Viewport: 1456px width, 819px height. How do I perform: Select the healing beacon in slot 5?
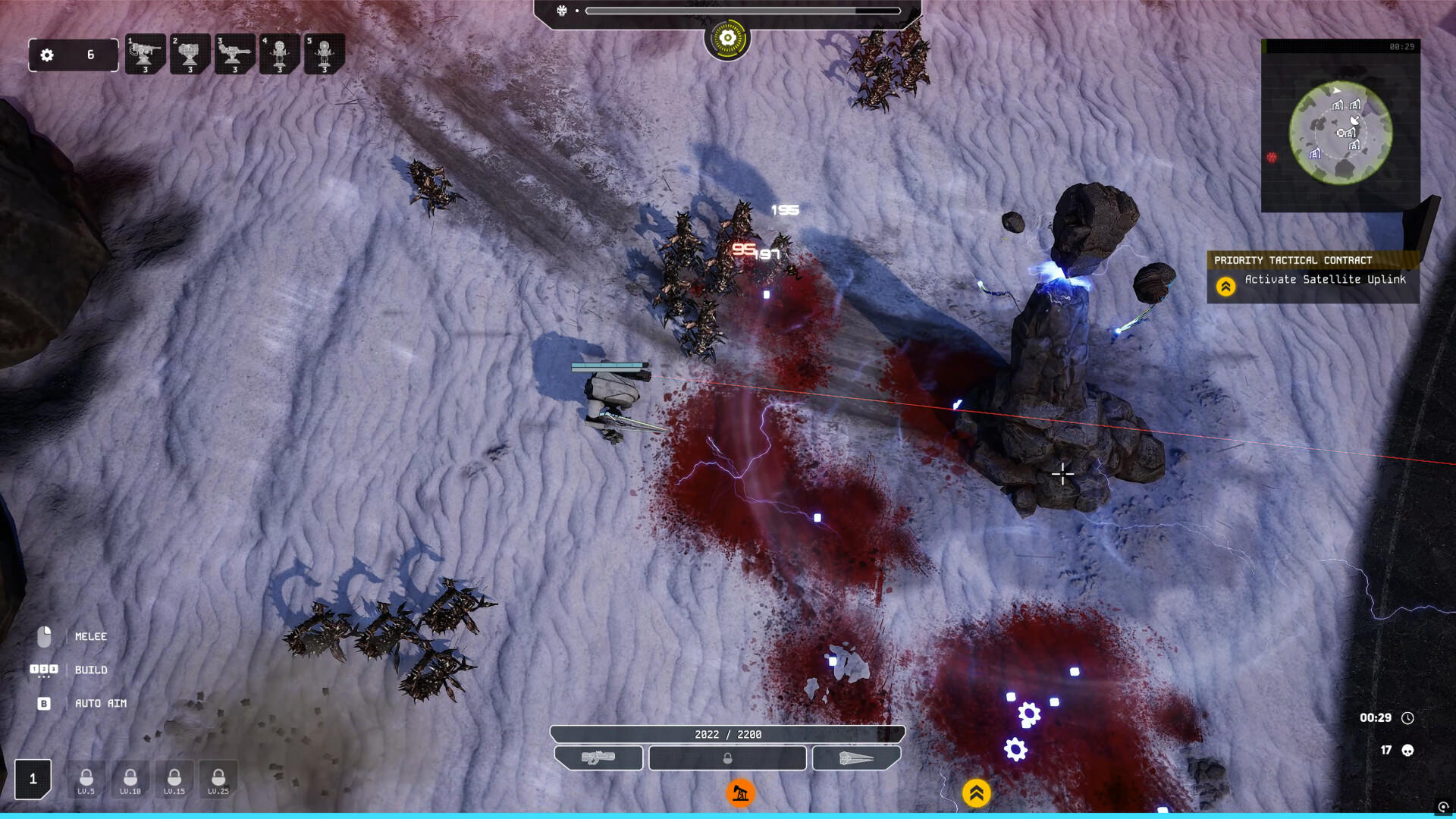click(x=323, y=53)
